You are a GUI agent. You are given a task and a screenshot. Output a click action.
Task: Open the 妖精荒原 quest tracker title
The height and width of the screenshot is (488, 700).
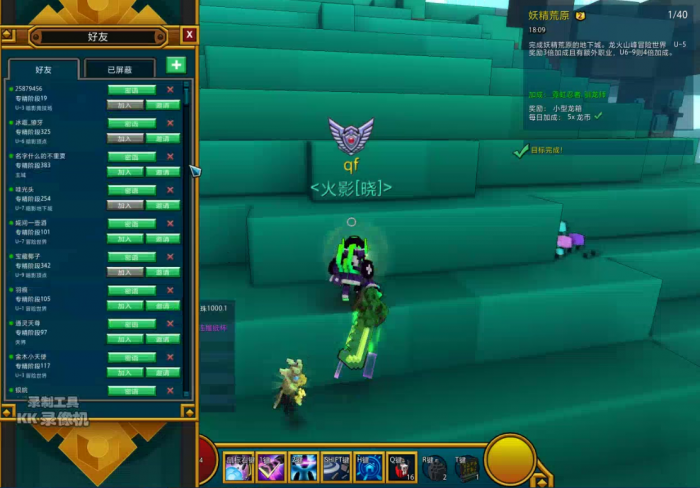point(551,15)
